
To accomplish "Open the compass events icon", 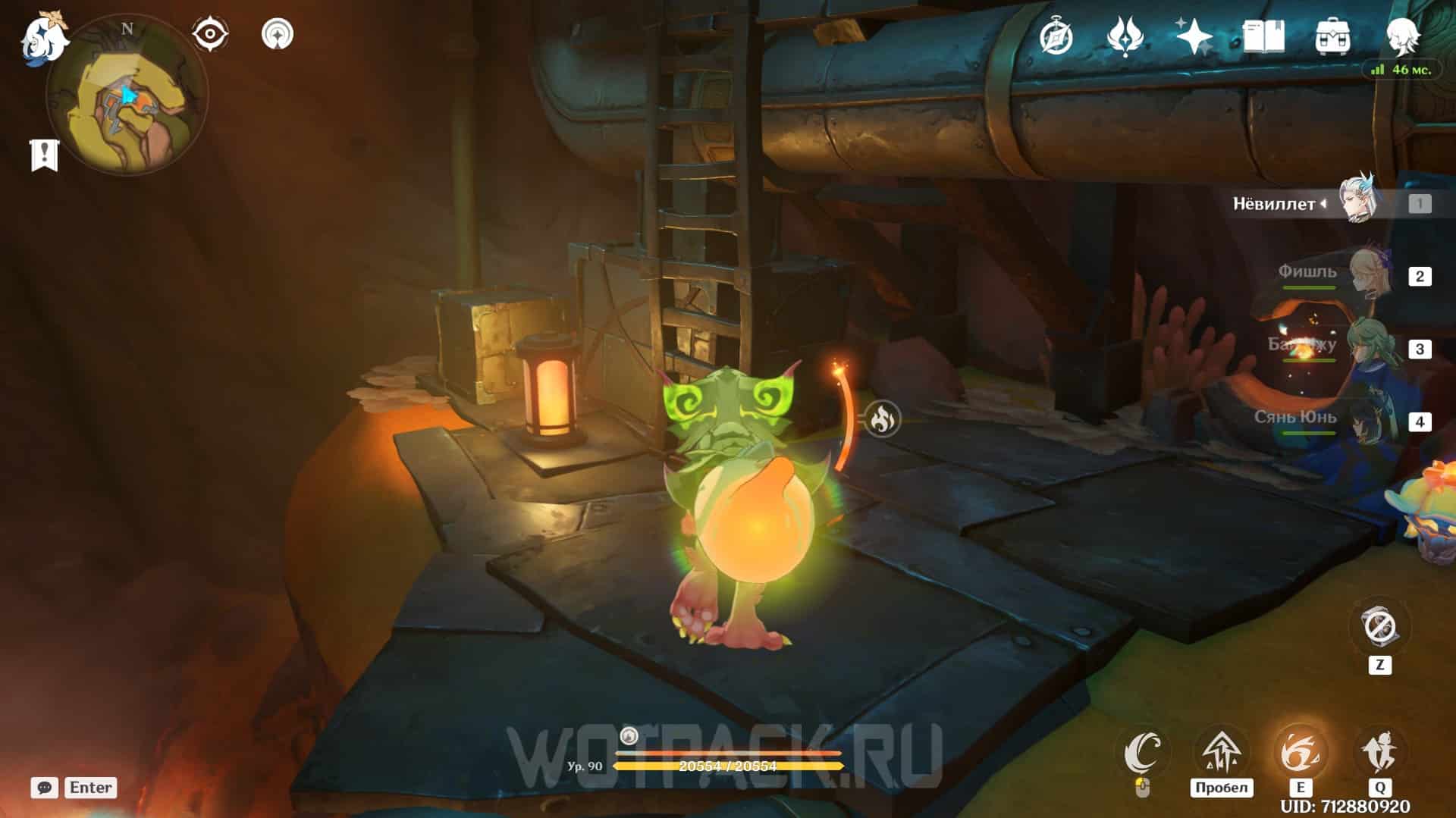I will tap(1056, 36).
